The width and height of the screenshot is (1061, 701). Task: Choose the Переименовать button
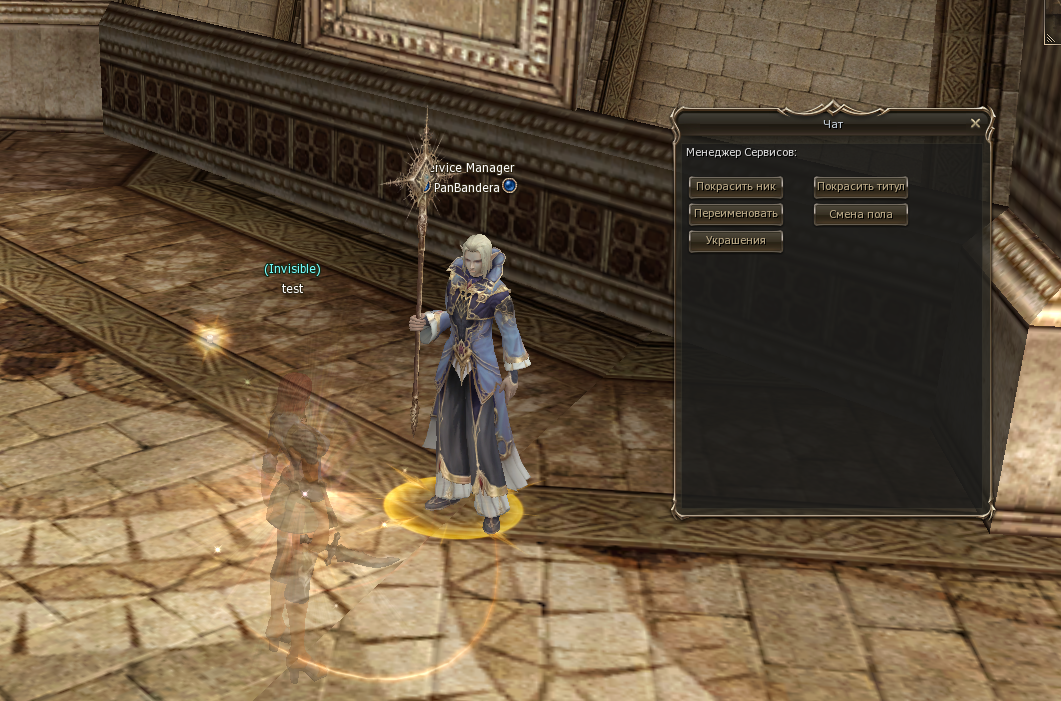pyautogui.click(x=735, y=213)
